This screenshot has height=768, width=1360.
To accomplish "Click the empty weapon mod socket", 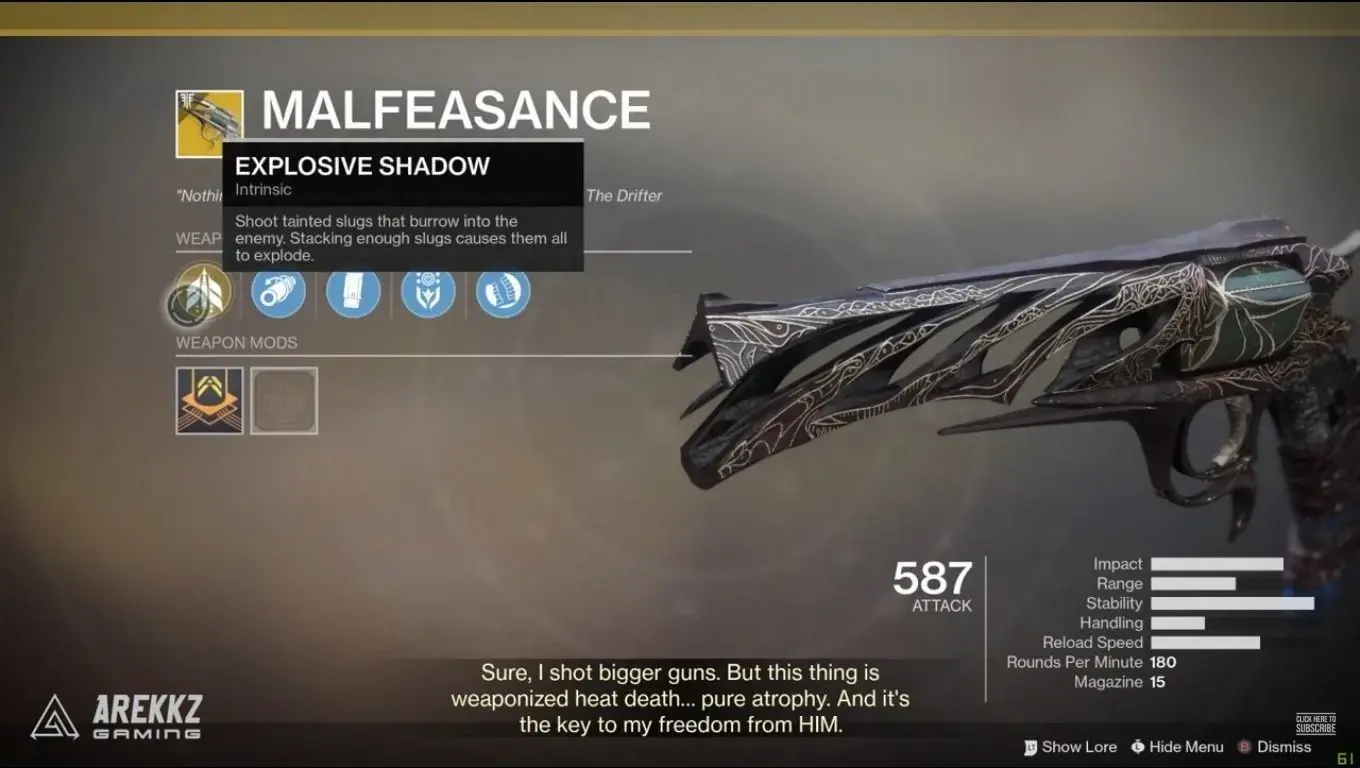I will click(284, 401).
